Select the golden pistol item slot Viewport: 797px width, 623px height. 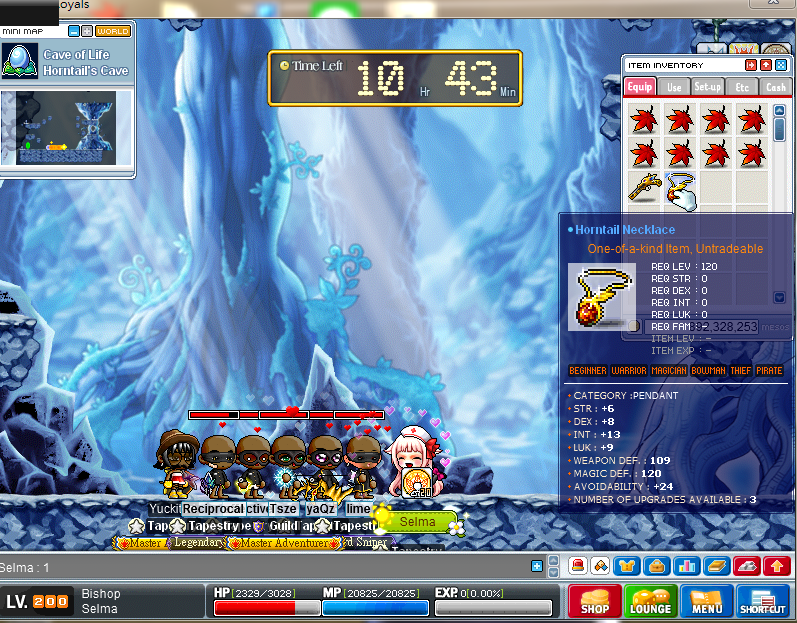click(644, 187)
